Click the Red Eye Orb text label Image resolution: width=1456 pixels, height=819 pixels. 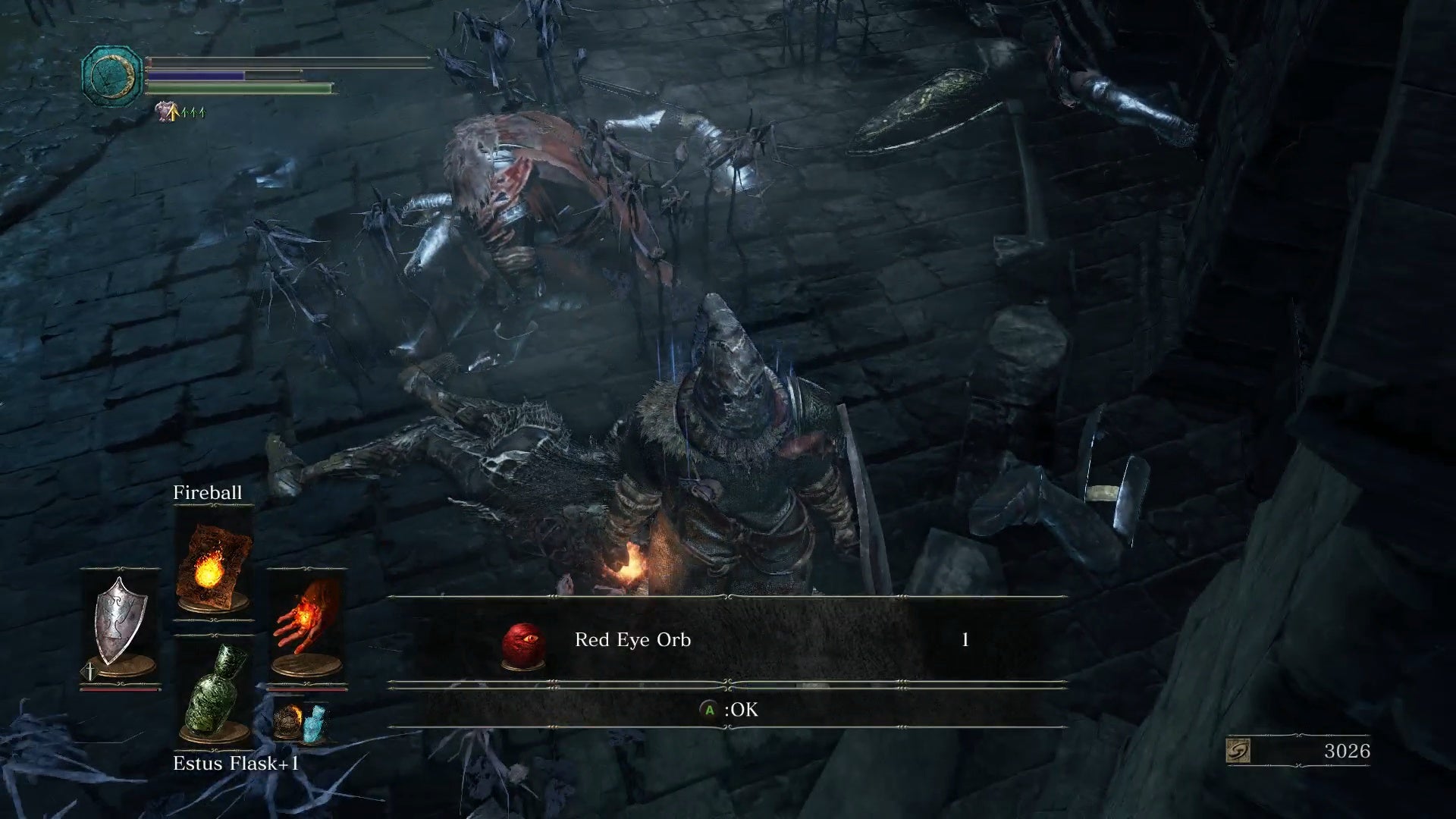coord(634,639)
